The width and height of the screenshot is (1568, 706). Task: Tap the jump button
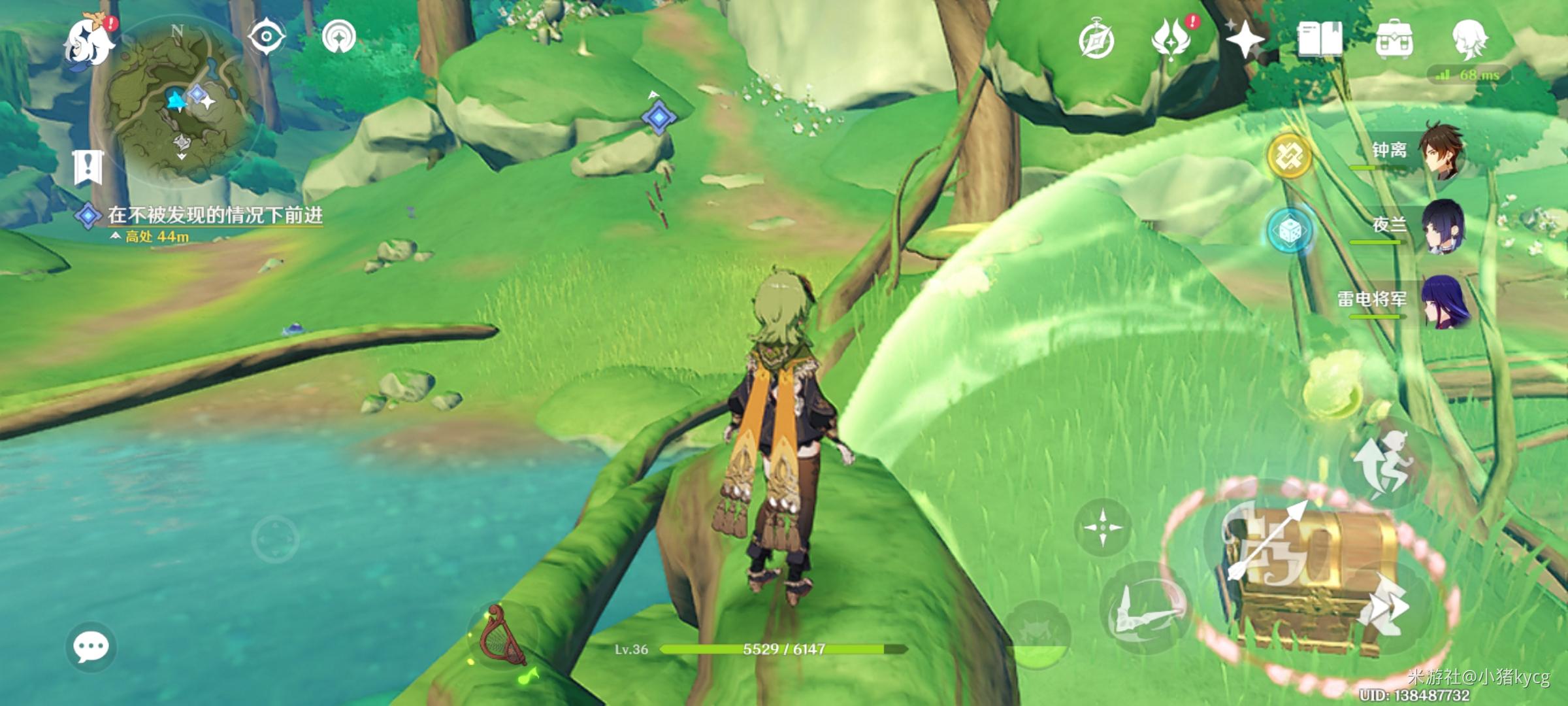click(1384, 464)
